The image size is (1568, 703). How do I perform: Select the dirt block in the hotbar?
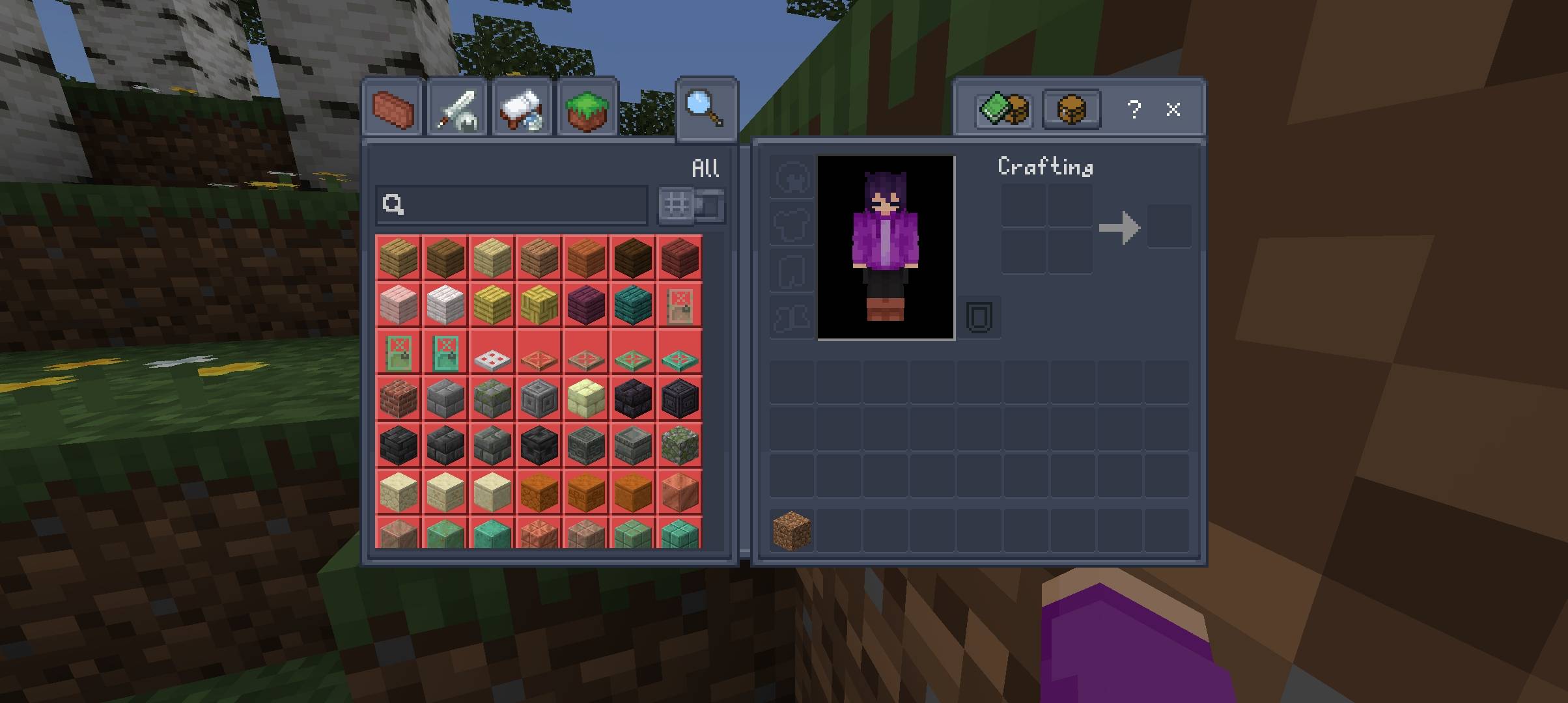(x=790, y=531)
